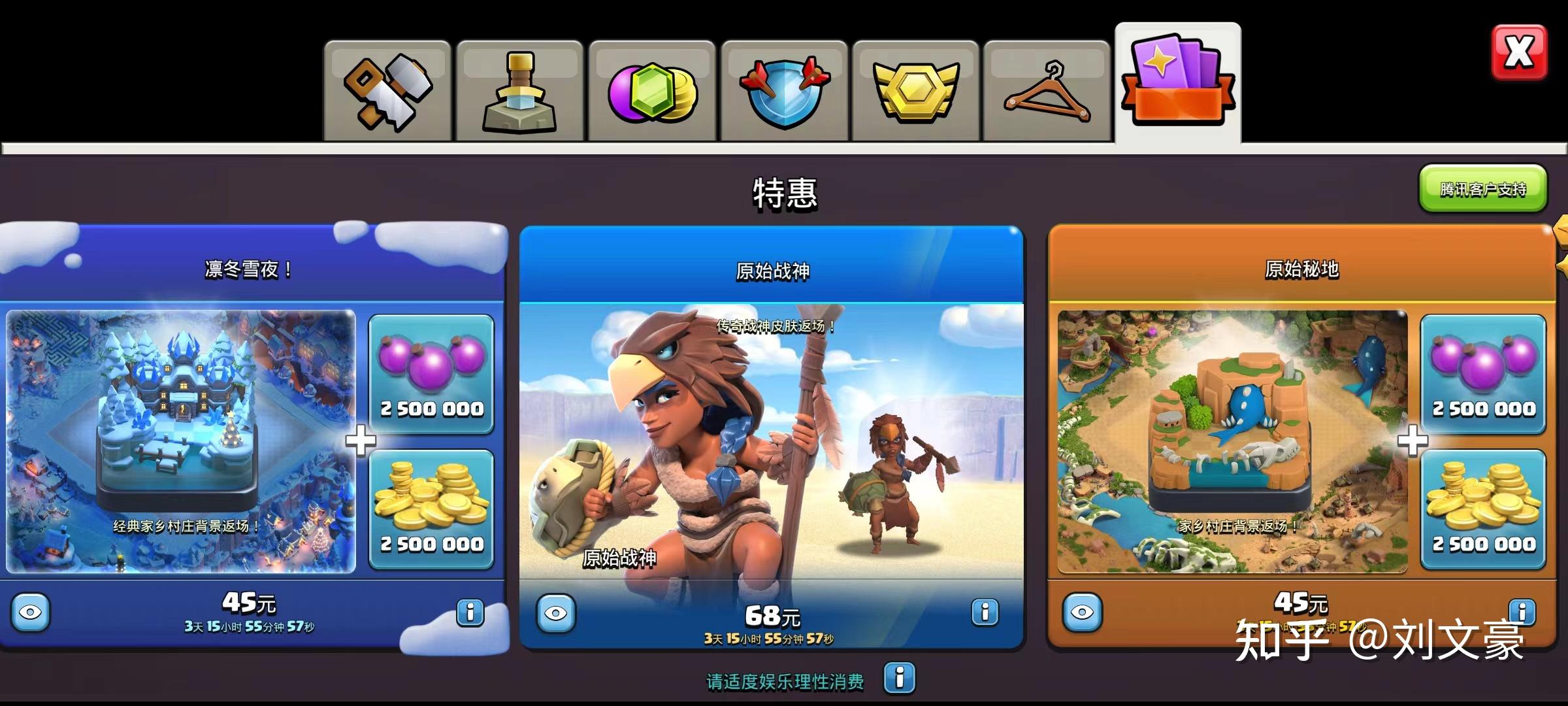Buy the 凛冬雪夜 bundle for 45元
The height and width of the screenshot is (706, 1568).
point(248,603)
